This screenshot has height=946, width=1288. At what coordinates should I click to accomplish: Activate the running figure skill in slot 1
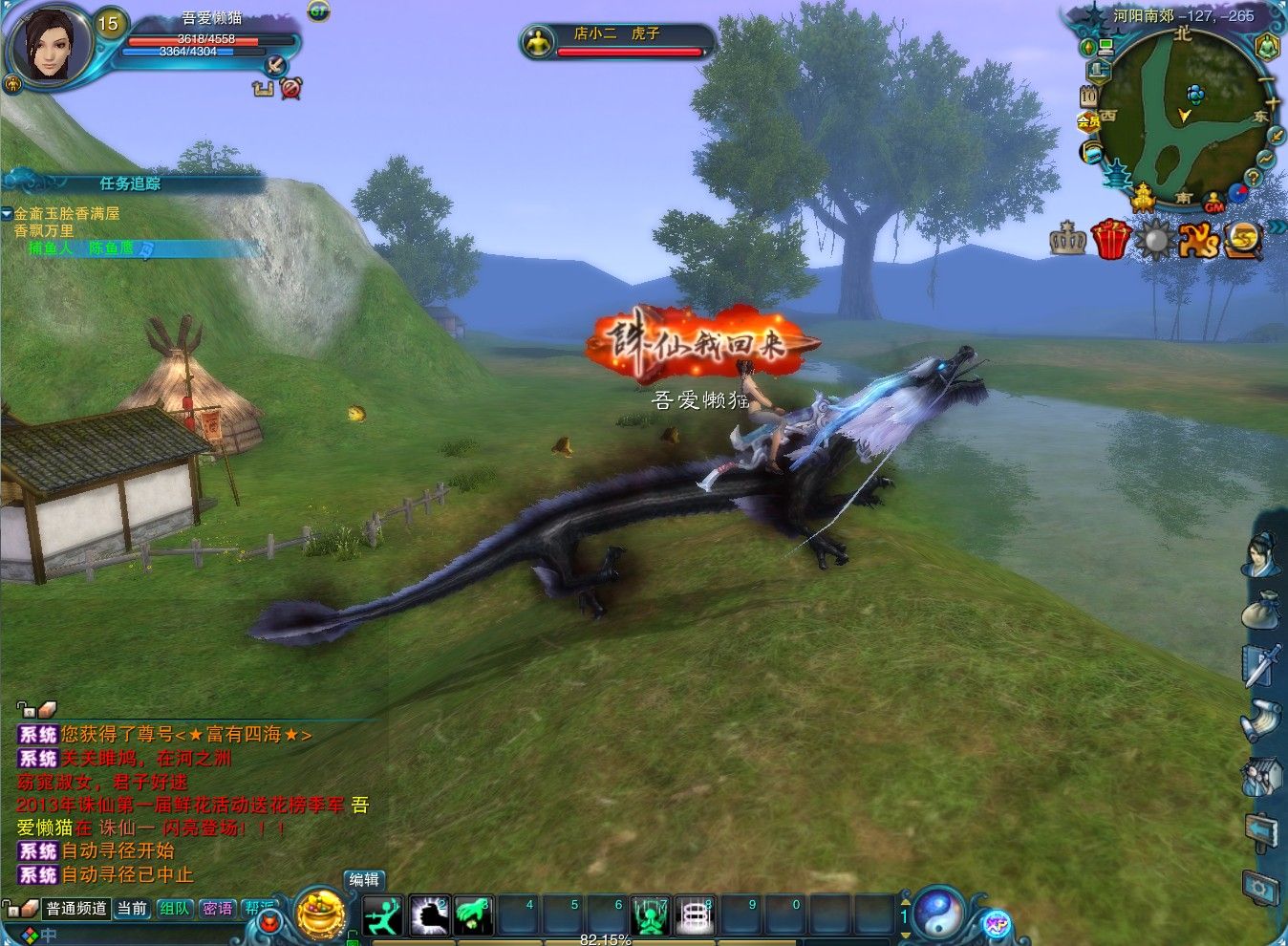tap(383, 916)
